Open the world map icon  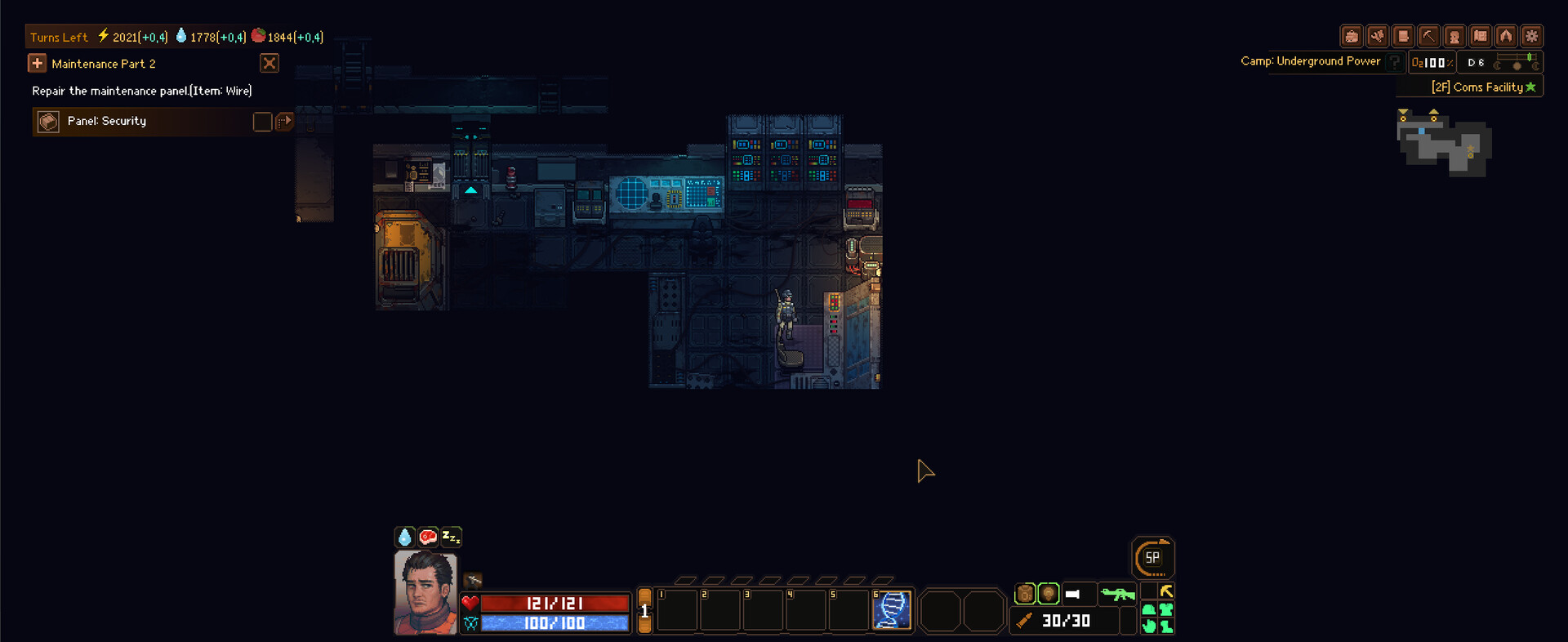point(1481,36)
